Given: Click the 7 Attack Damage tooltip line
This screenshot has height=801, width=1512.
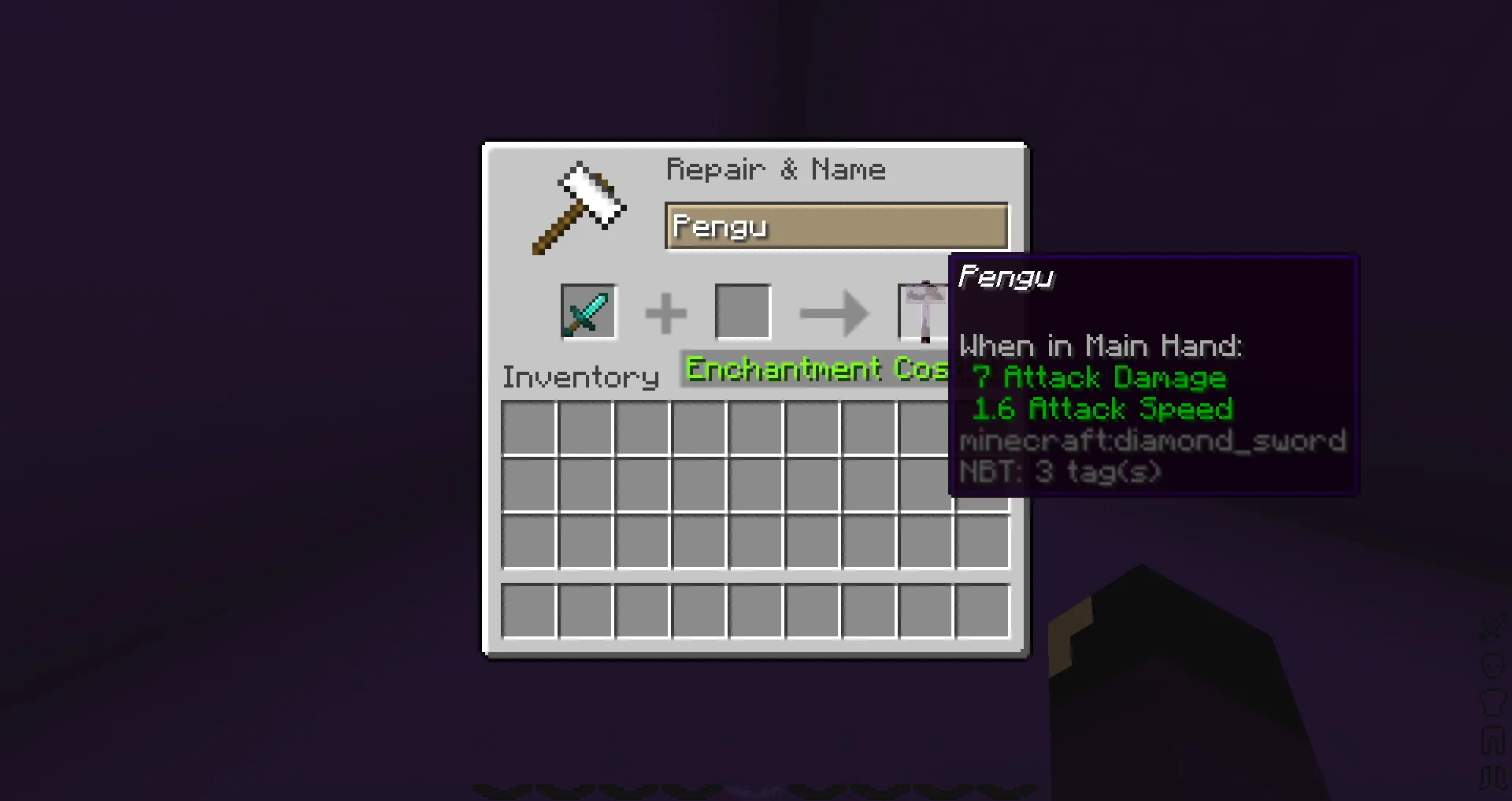Looking at the screenshot, I should point(1099,378).
